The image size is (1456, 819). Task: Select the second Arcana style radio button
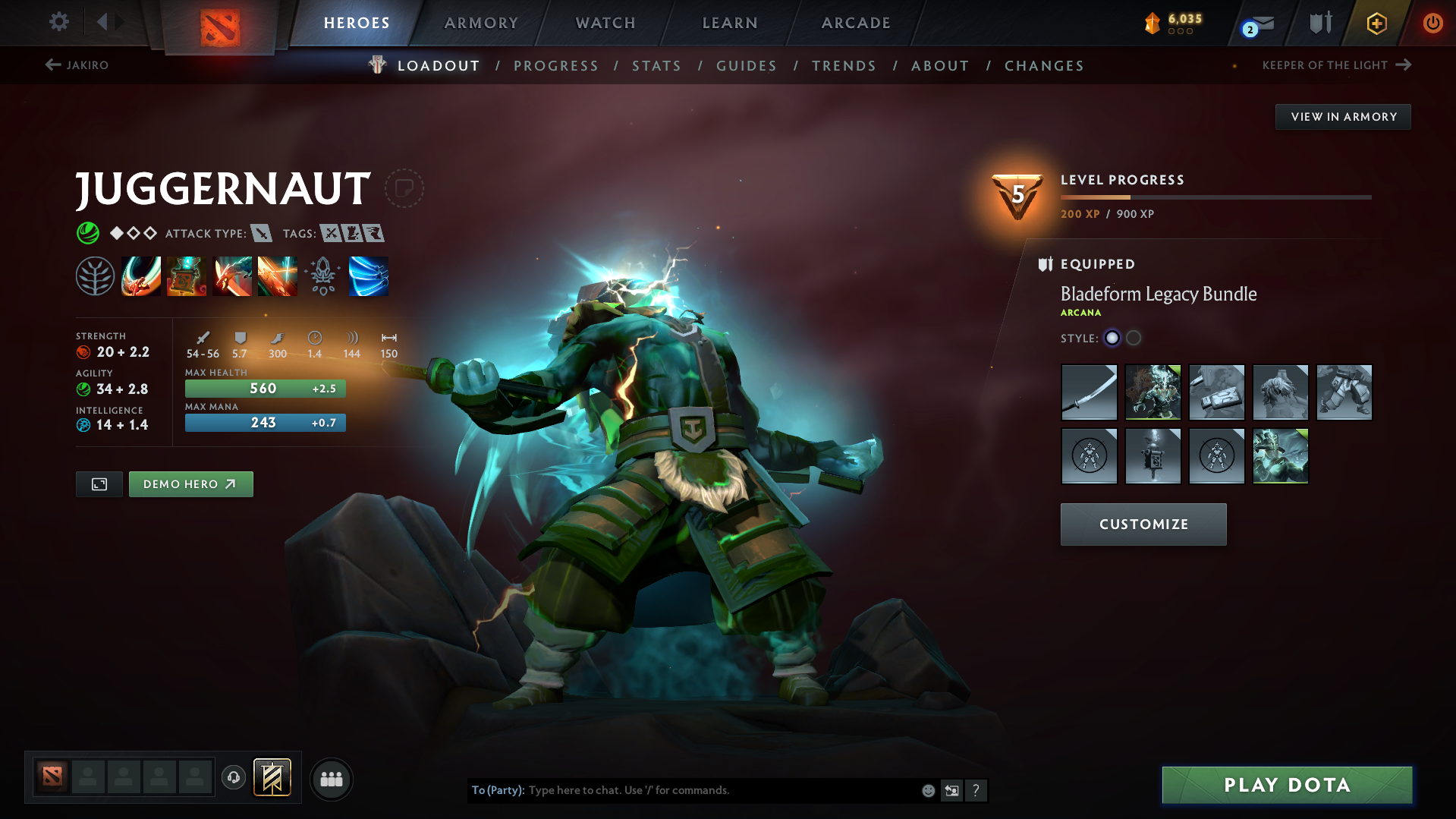point(1134,339)
